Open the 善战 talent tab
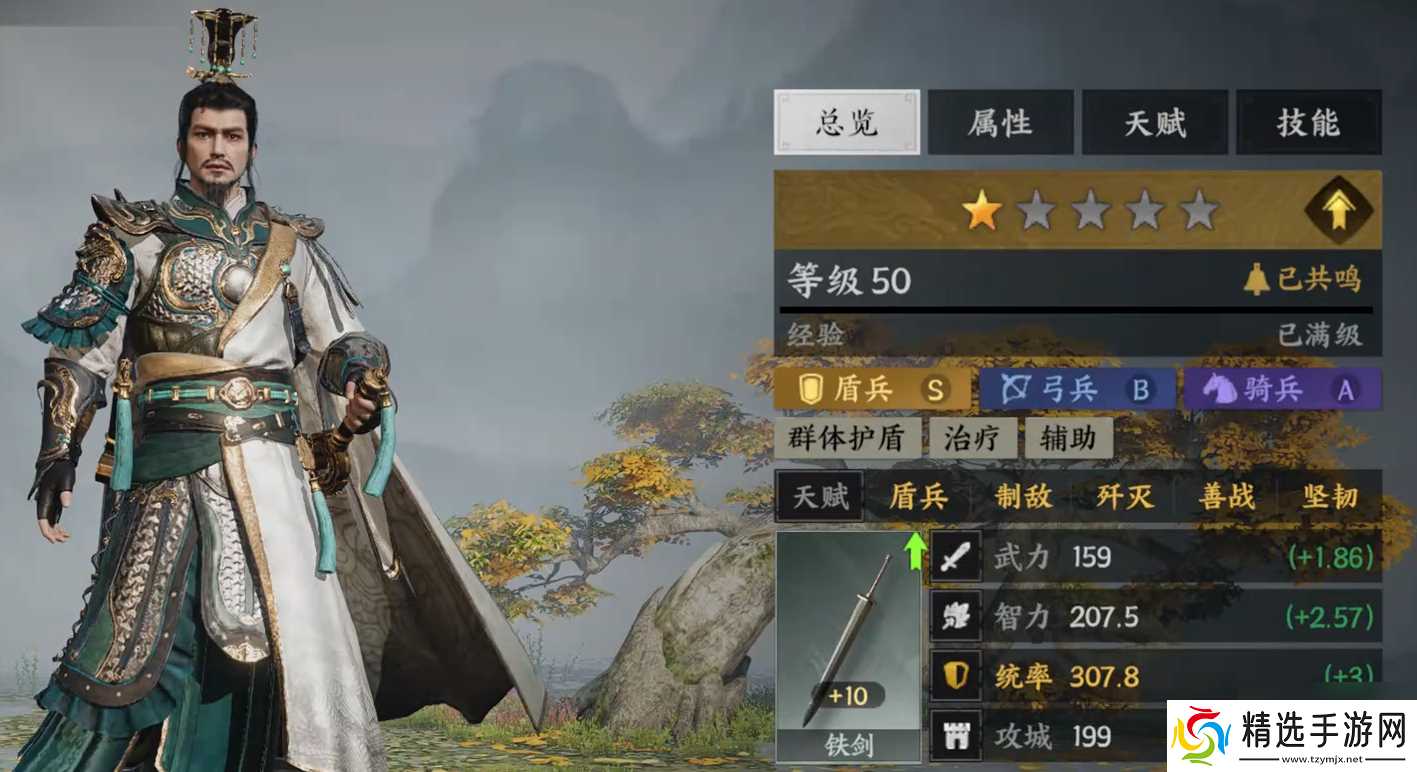Screen dimensions: 1417x772 coord(1226,497)
